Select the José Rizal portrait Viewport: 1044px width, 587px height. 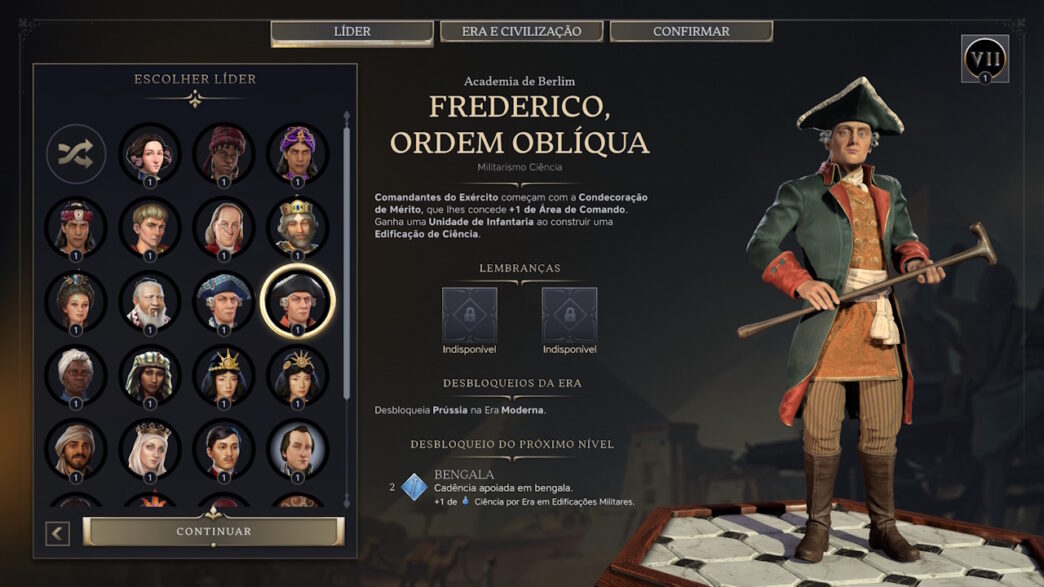[223, 449]
